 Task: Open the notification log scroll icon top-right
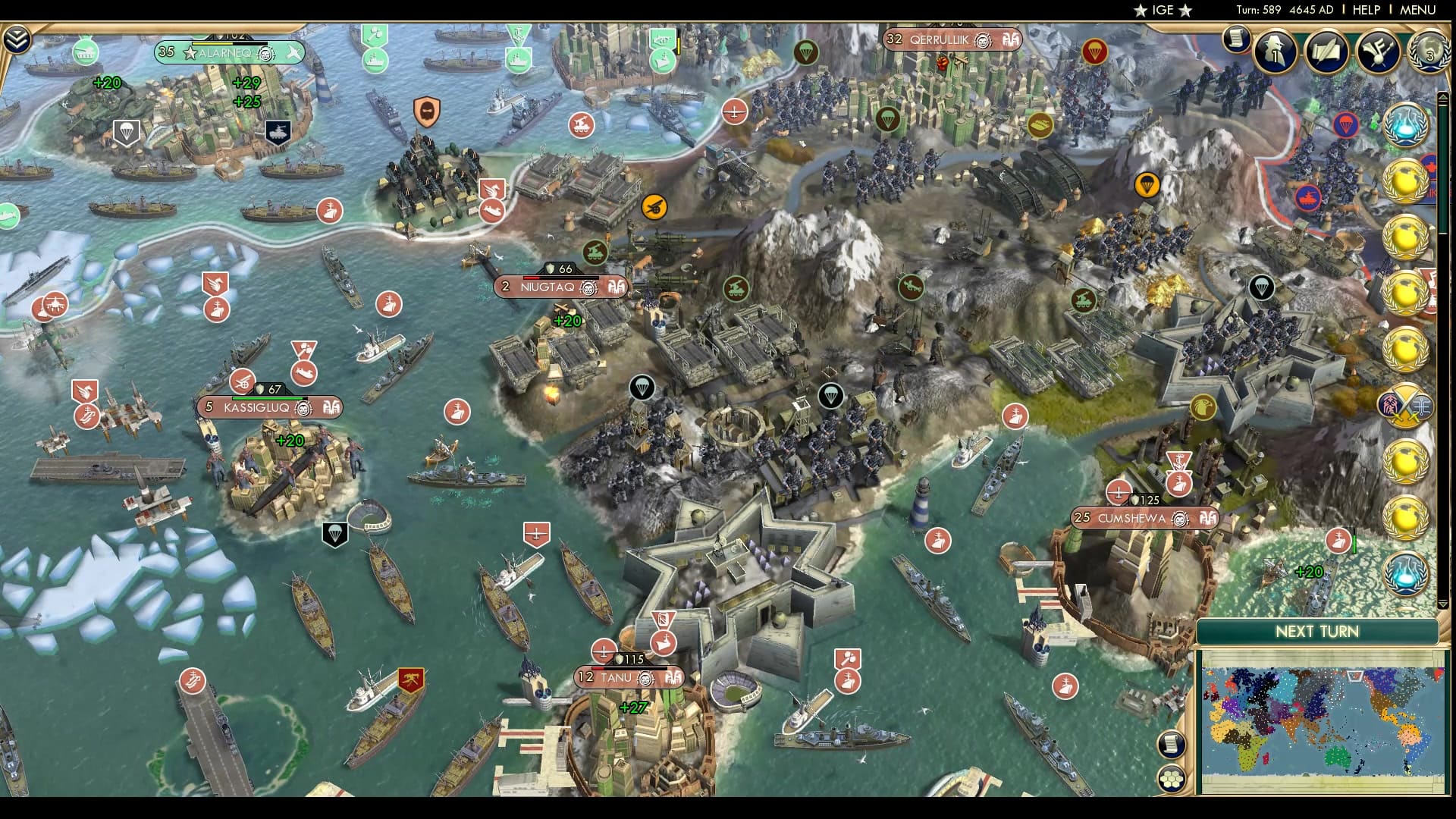coord(1236,39)
